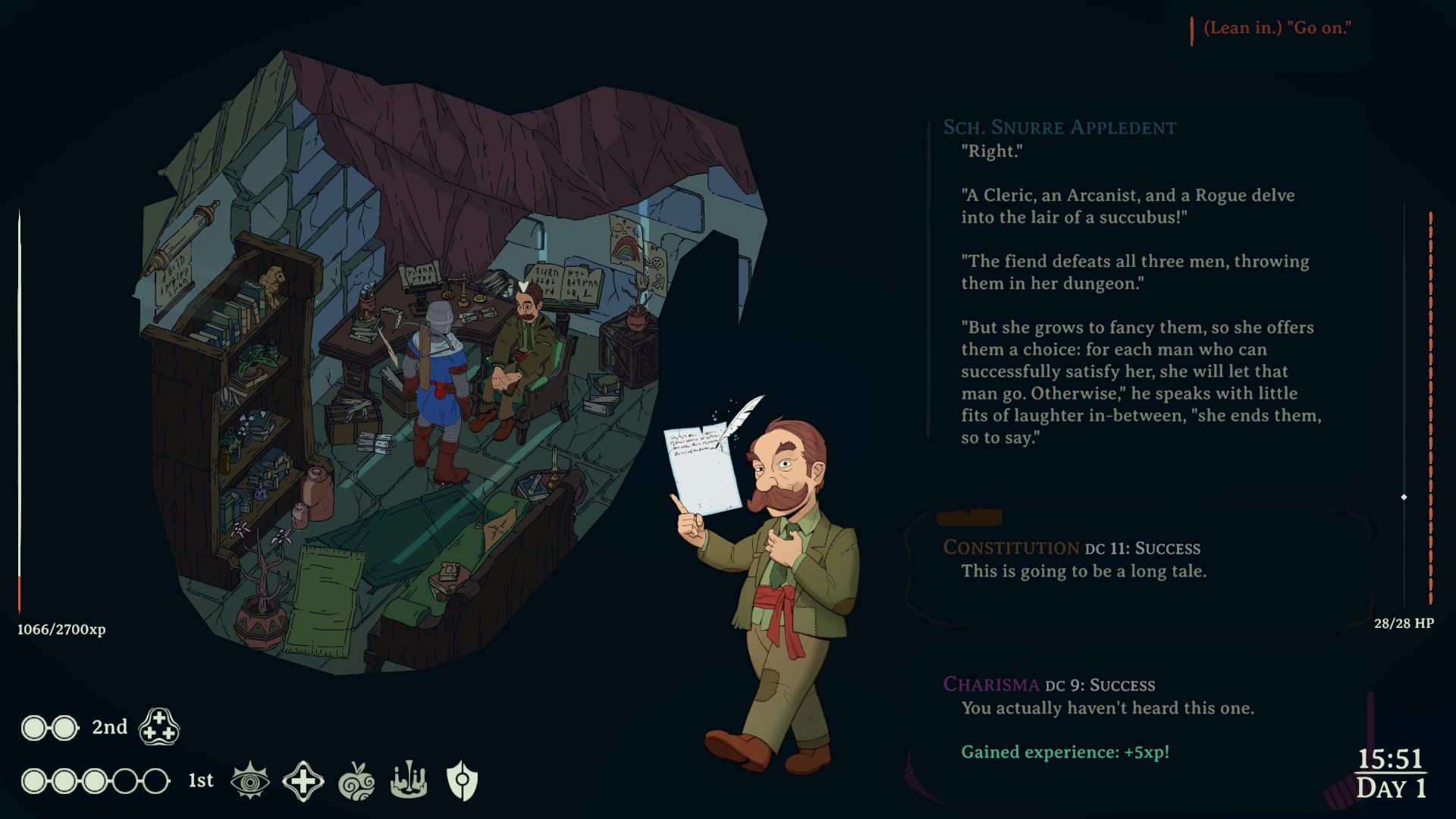
Task: Activate the shield spell icon
Action: (462, 781)
